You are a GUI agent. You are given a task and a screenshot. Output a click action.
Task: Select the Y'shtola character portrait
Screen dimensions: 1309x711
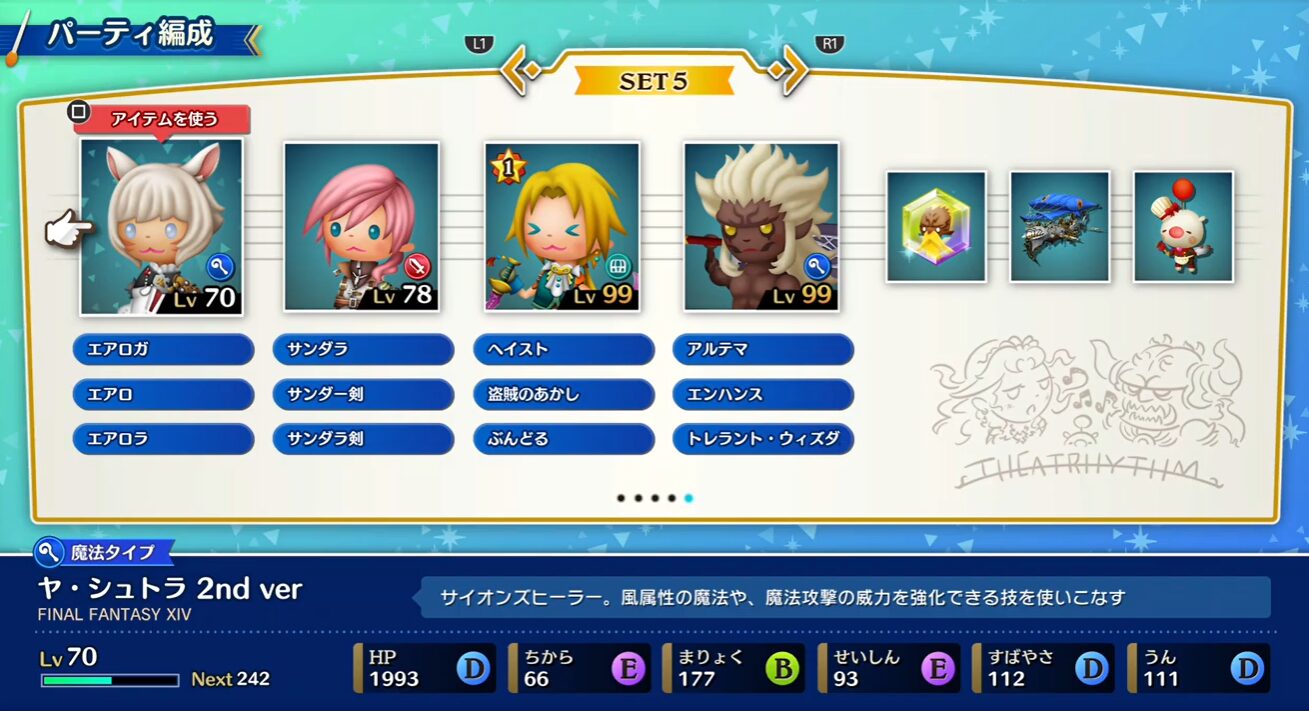coord(161,226)
